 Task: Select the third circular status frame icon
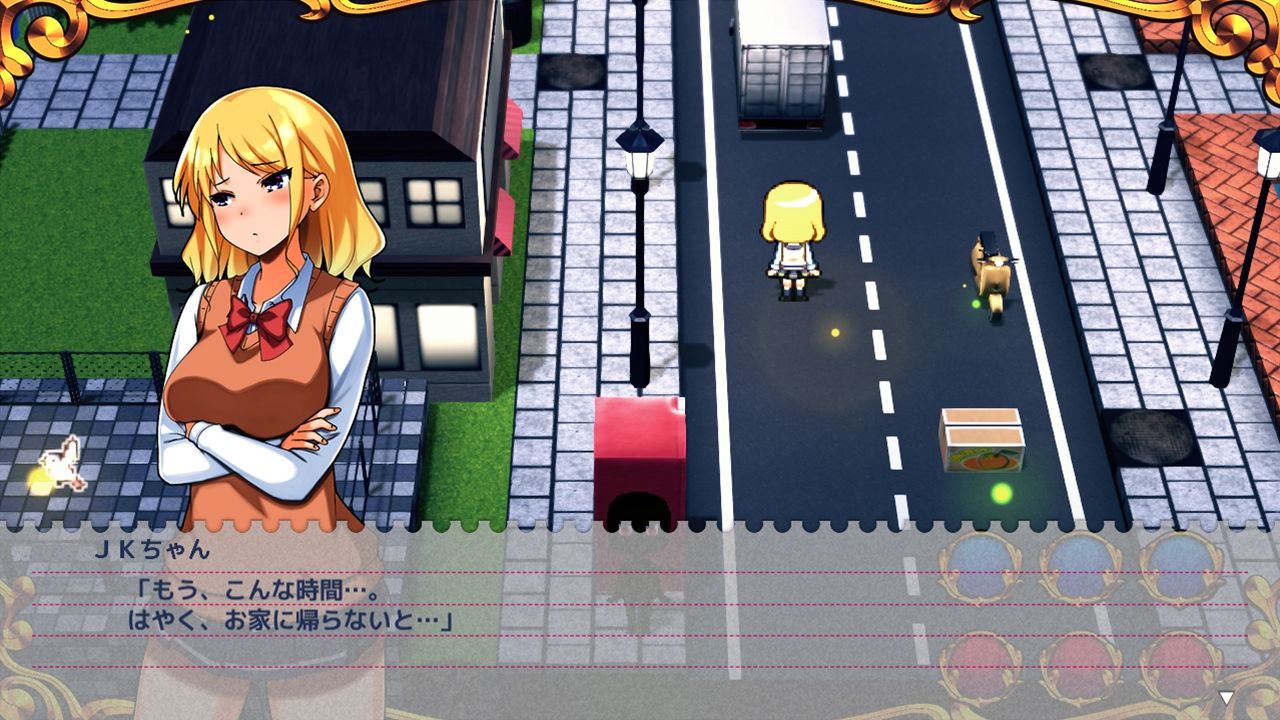(1175, 565)
